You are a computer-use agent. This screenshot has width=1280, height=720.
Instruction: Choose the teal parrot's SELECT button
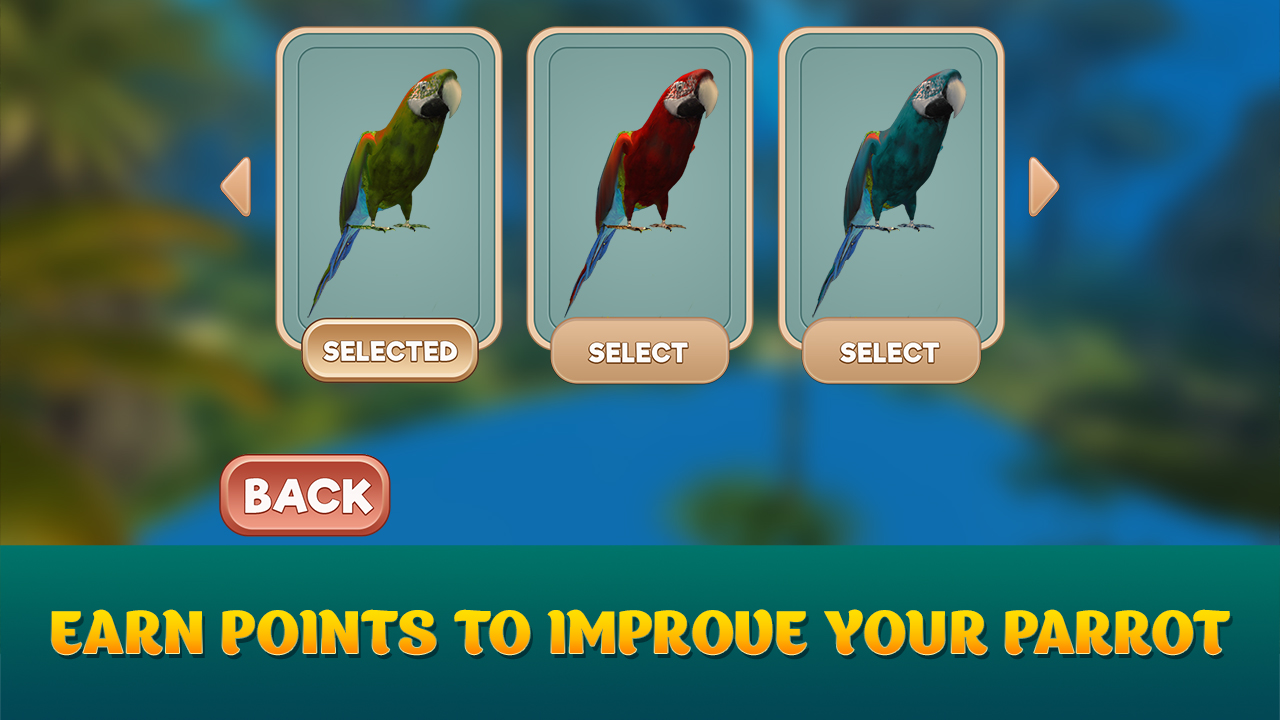click(x=888, y=351)
